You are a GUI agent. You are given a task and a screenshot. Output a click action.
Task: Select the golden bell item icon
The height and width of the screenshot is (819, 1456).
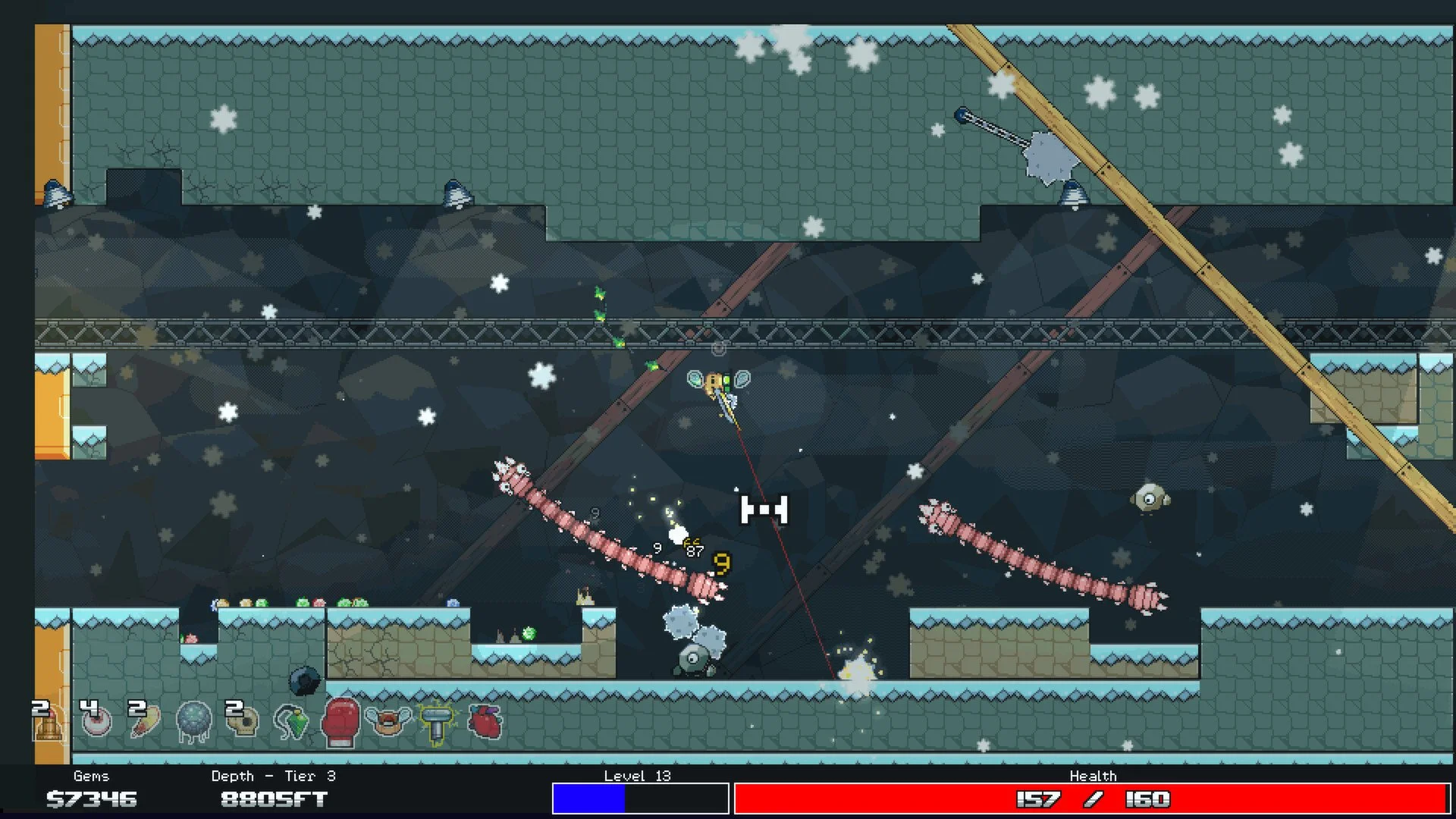point(47,725)
